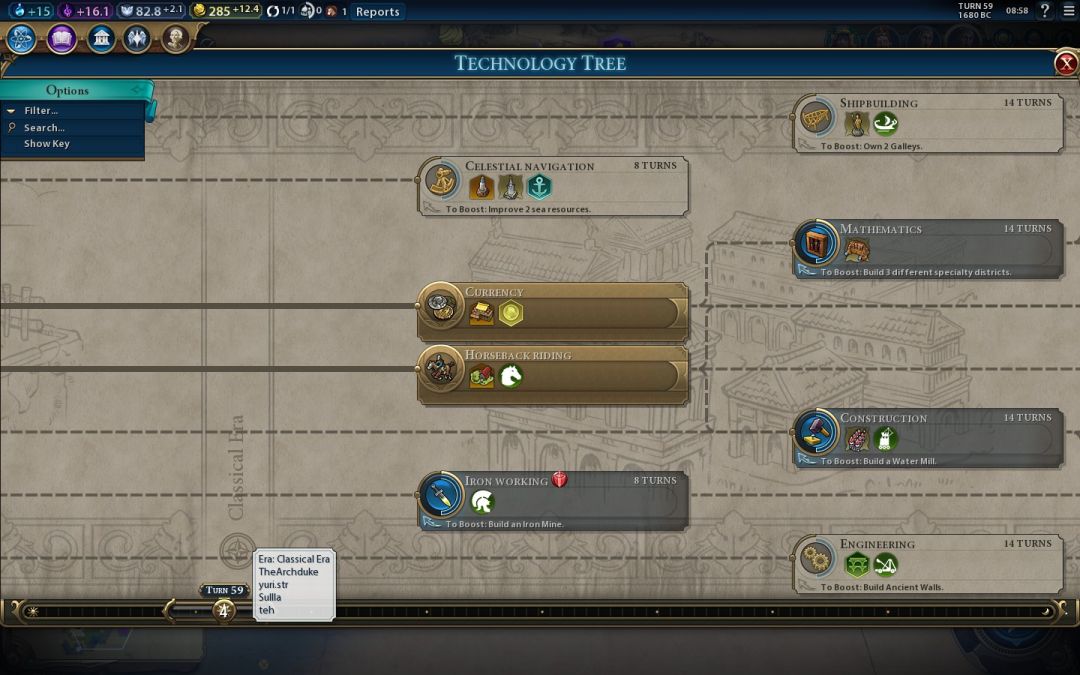Open the Reports menu
1080x675 pixels.
[x=377, y=12]
